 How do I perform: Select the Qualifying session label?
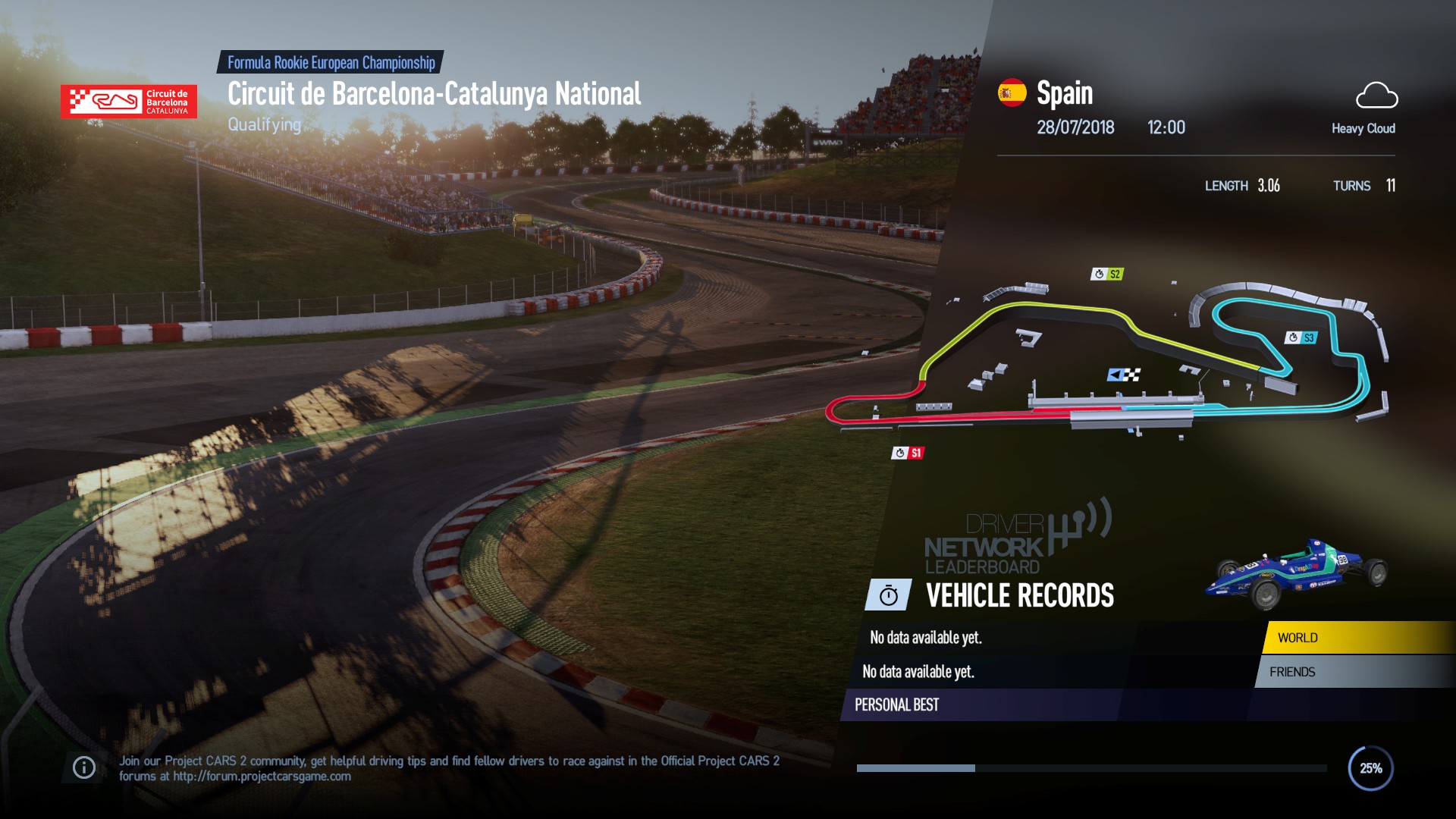tap(263, 125)
